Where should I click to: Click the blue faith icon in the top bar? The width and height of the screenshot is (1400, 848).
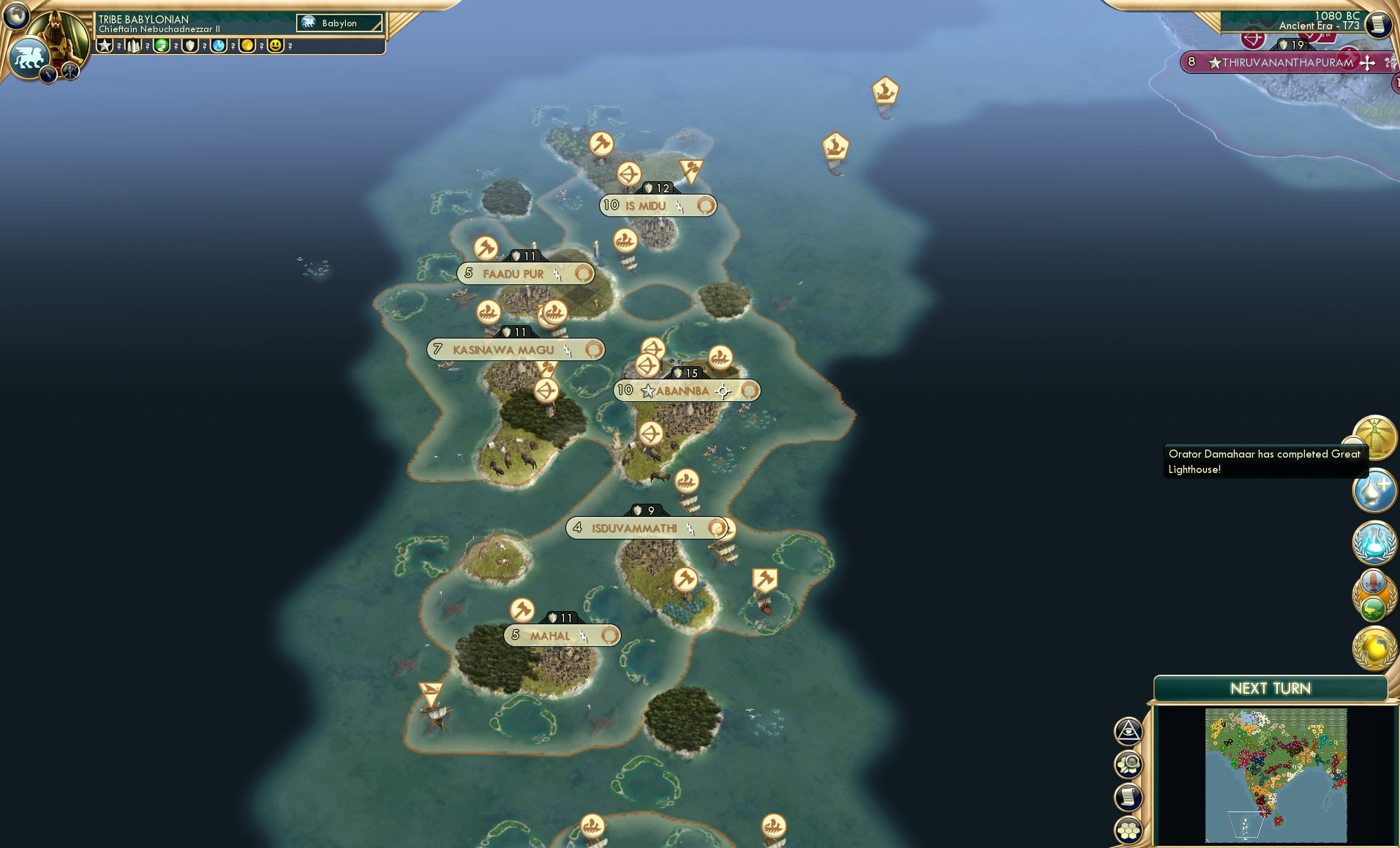[218, 46]
